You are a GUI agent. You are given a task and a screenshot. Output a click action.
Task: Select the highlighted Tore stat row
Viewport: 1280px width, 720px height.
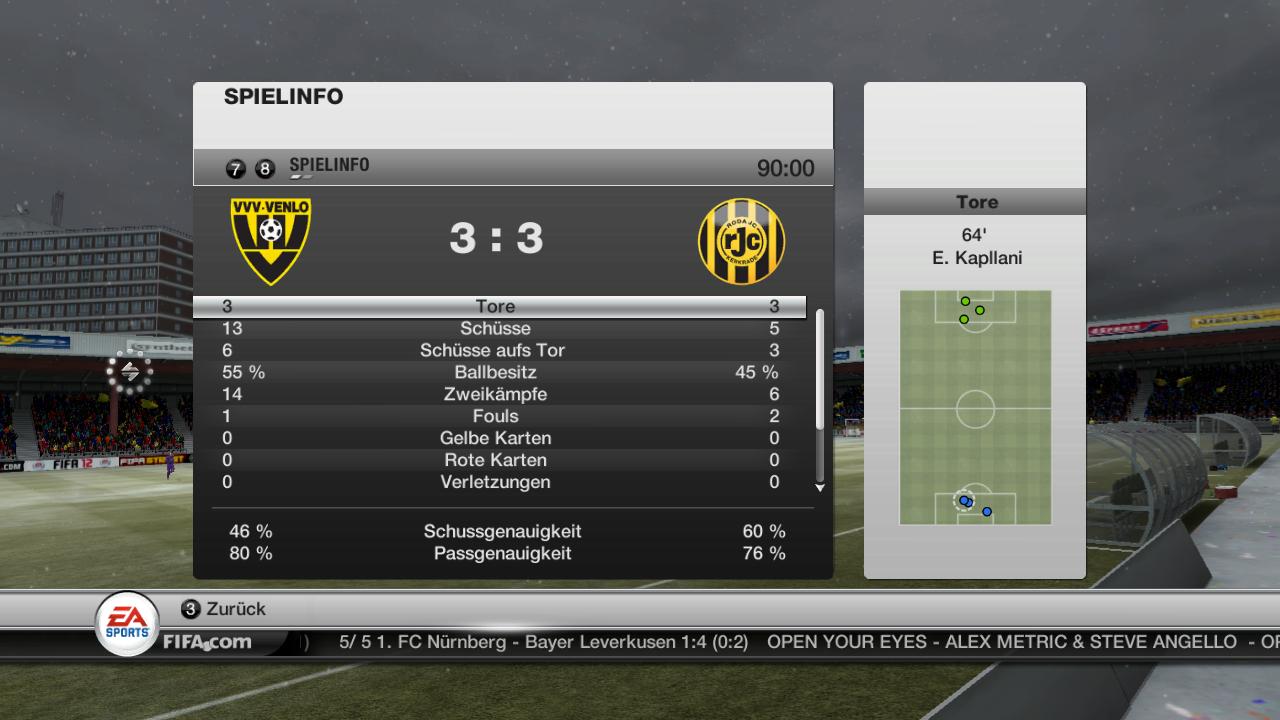496,307
